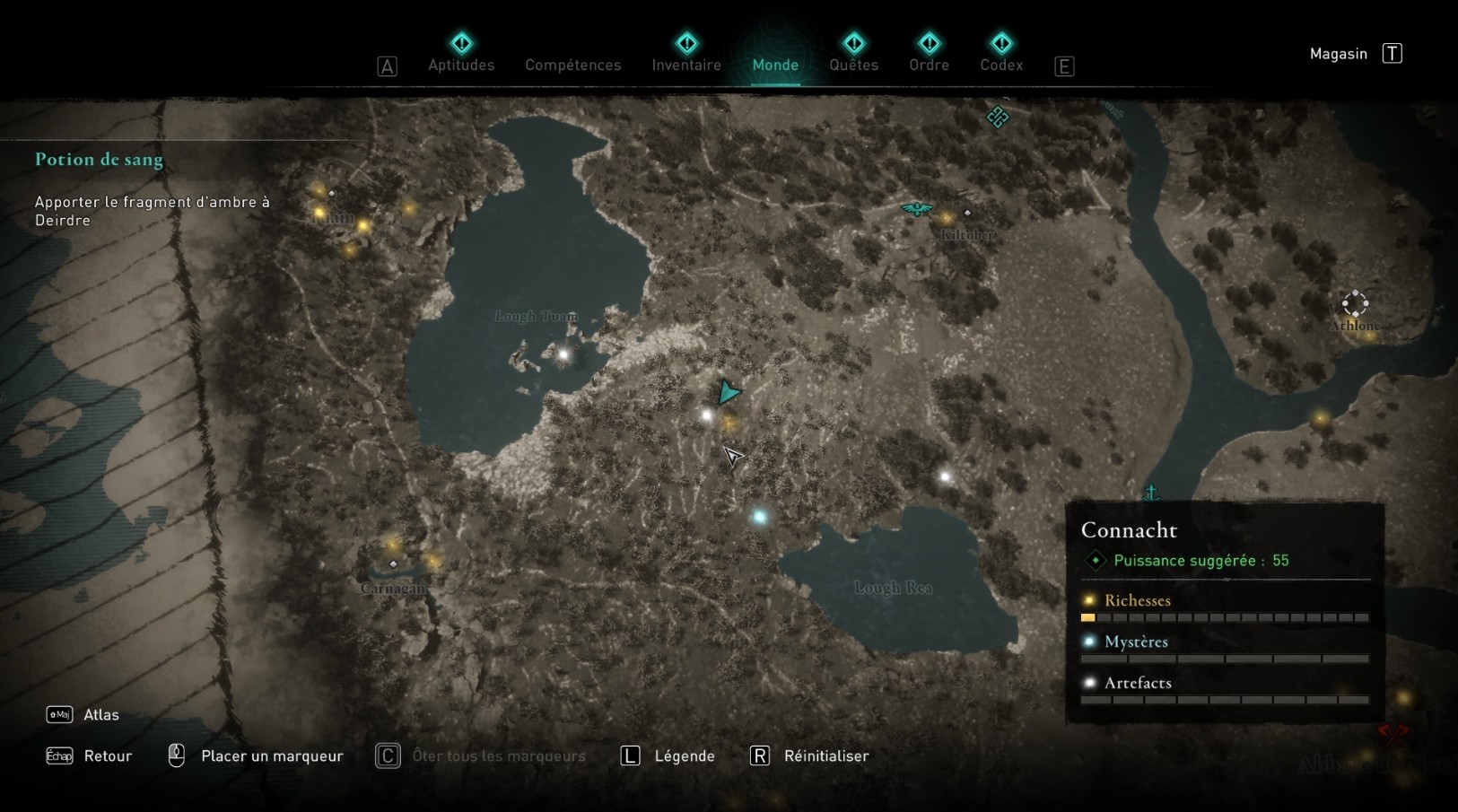Click the Richesses progress bar in Connacht panel
Viewport: 1458px width, 812px height.
coord(1225,616)
